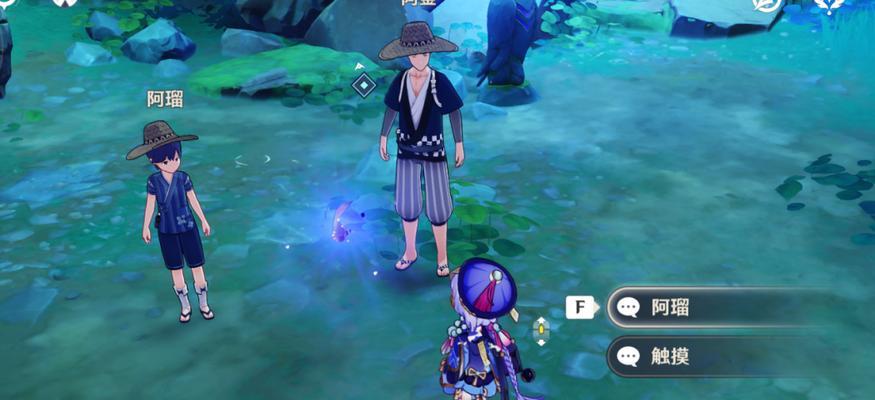This screenshot has width=875, height=400.
Task: Choose the 阿瑠 talk option
Action: pos(700,307)
